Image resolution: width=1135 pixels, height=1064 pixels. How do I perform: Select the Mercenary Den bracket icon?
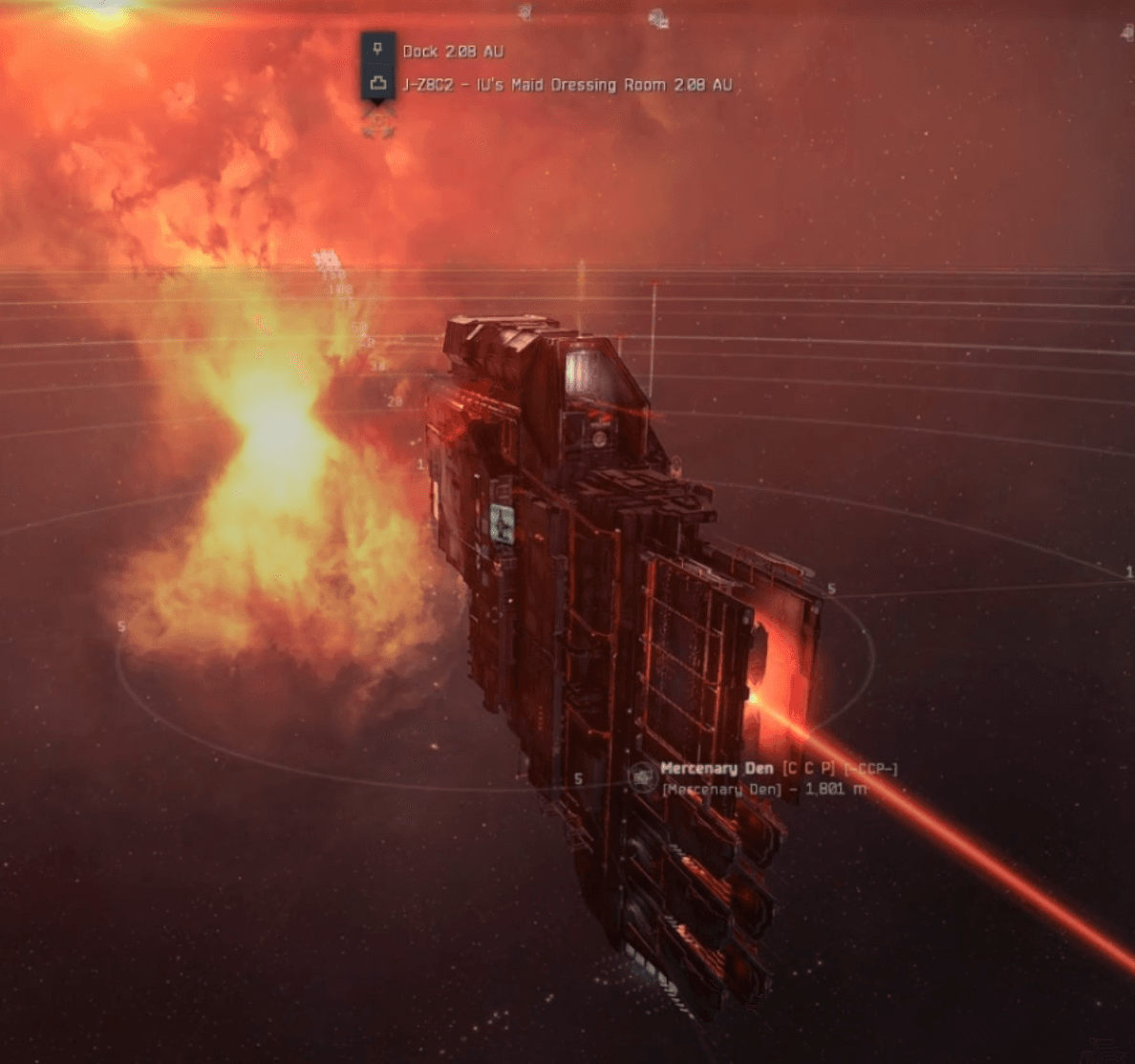(x=642, y=777)
